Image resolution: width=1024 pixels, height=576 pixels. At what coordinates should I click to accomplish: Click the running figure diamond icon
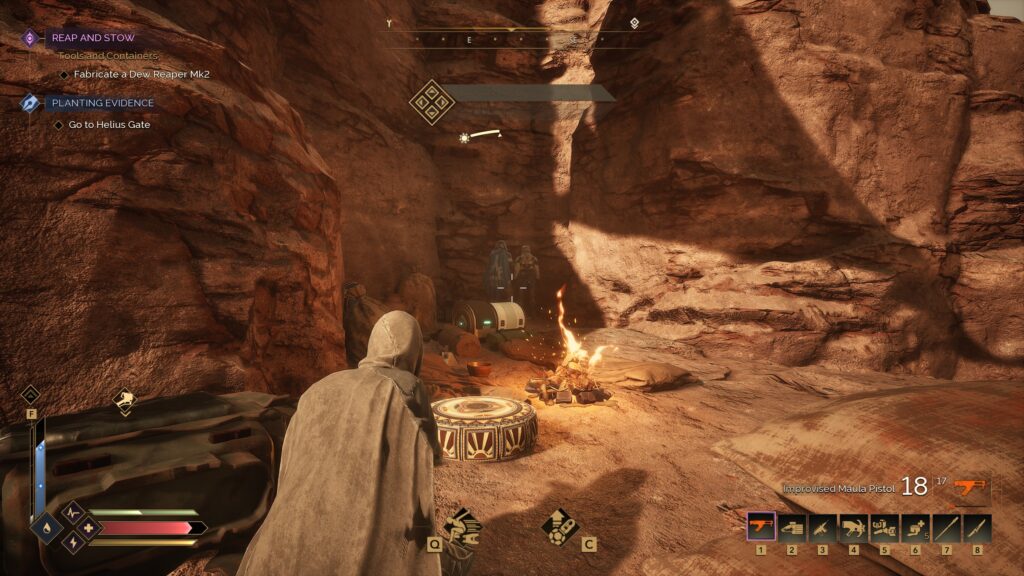pos(124,402)
